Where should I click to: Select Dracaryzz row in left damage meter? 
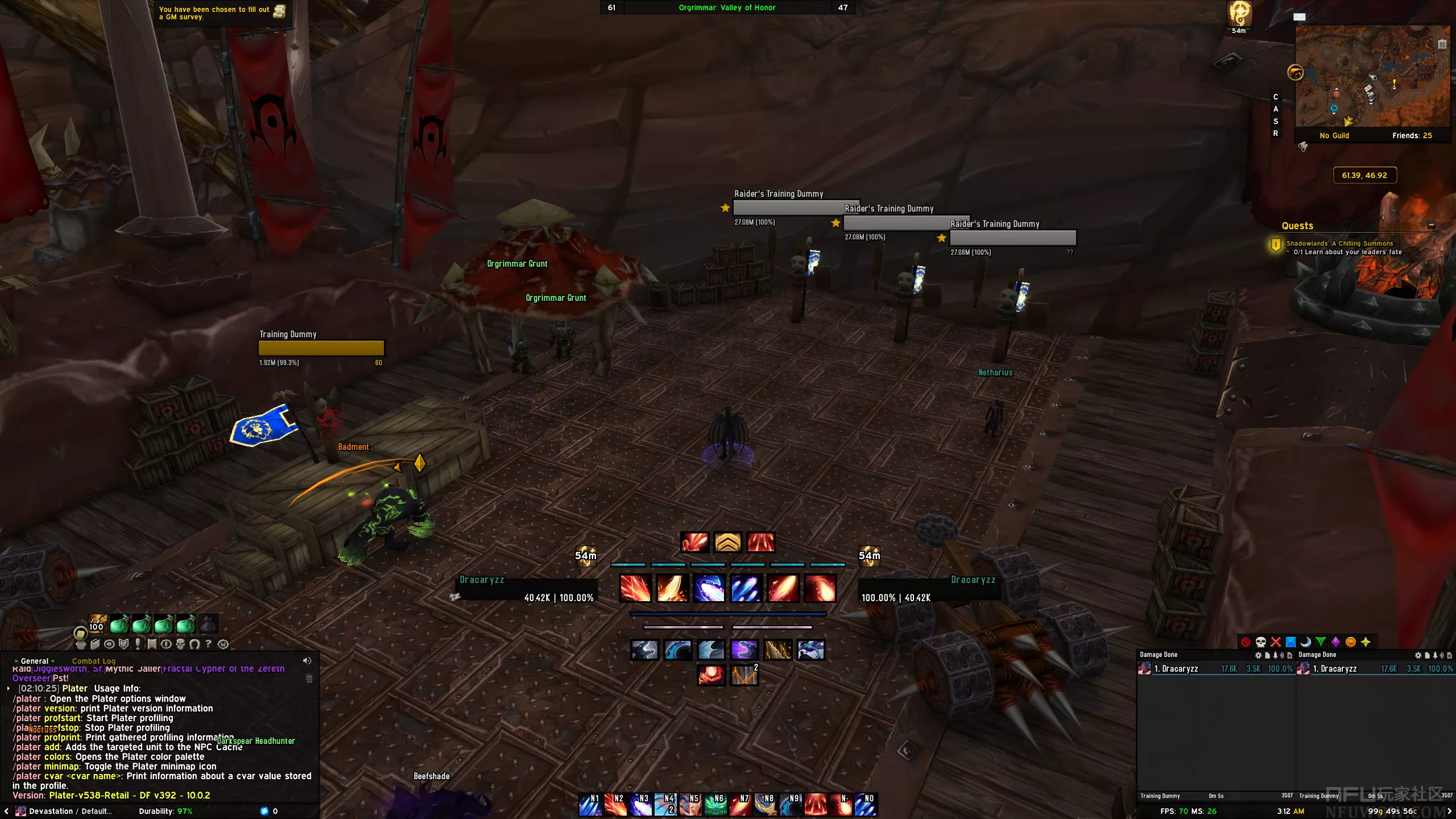[1216, 669]
